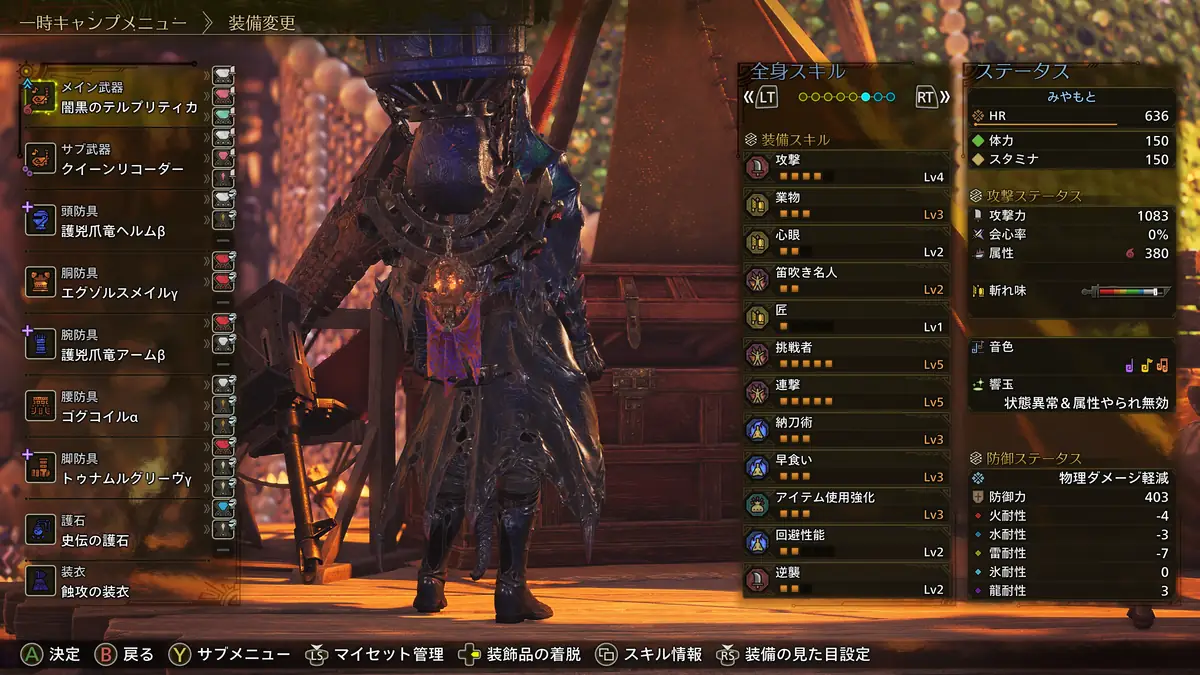Select the 納刀術 skill row
Image resolution: width=1200 pixels, height=675 pixels.
tap(845, 430)
